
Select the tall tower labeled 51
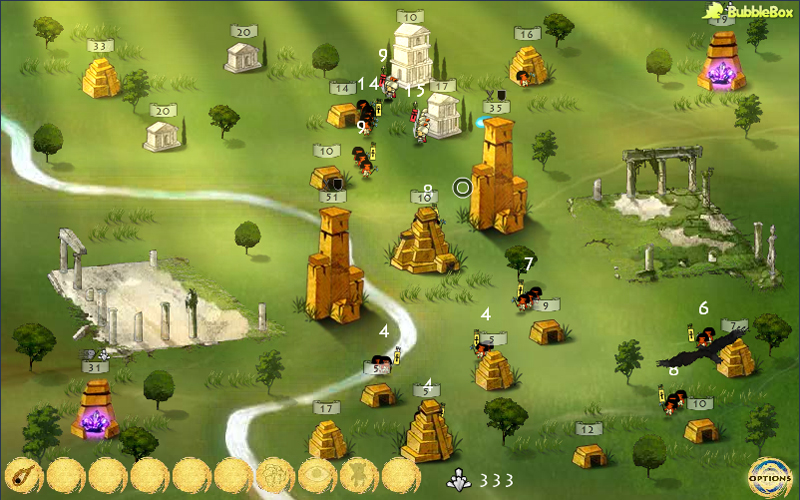333,265
